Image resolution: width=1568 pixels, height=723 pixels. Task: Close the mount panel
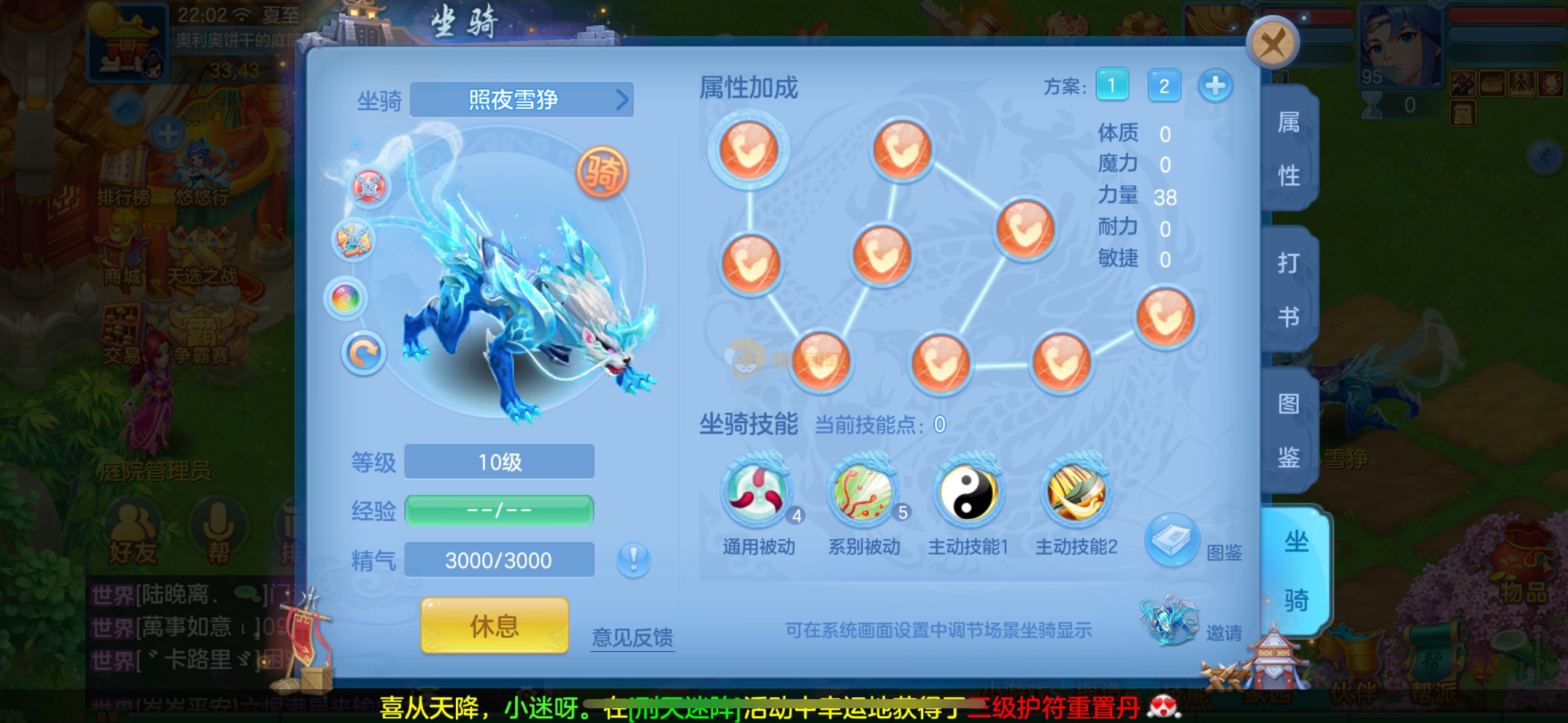pos(1272,43)
